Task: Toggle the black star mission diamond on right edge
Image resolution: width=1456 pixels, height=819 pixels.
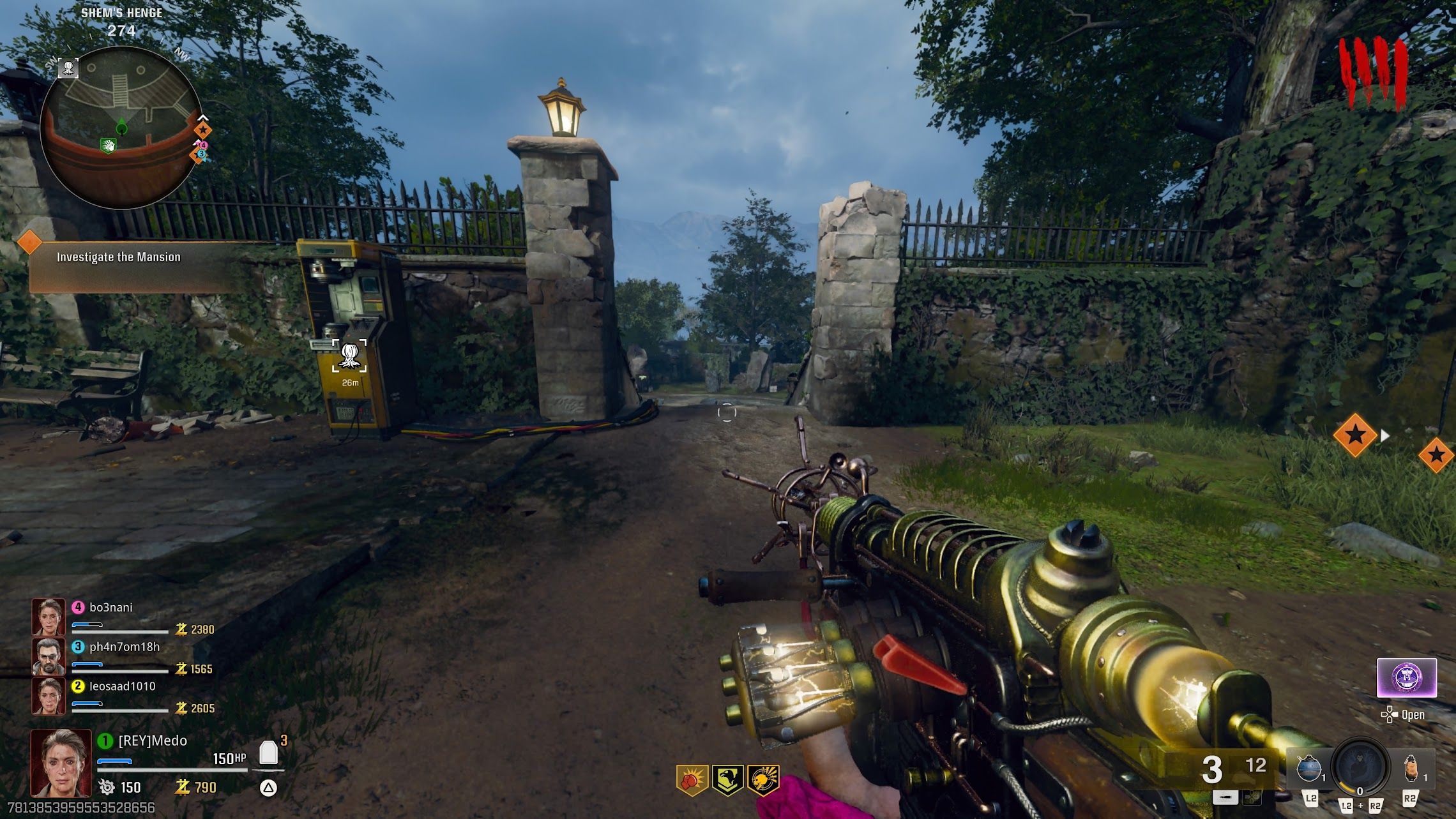Action: pyautogui.click(x=1437, y=455)
